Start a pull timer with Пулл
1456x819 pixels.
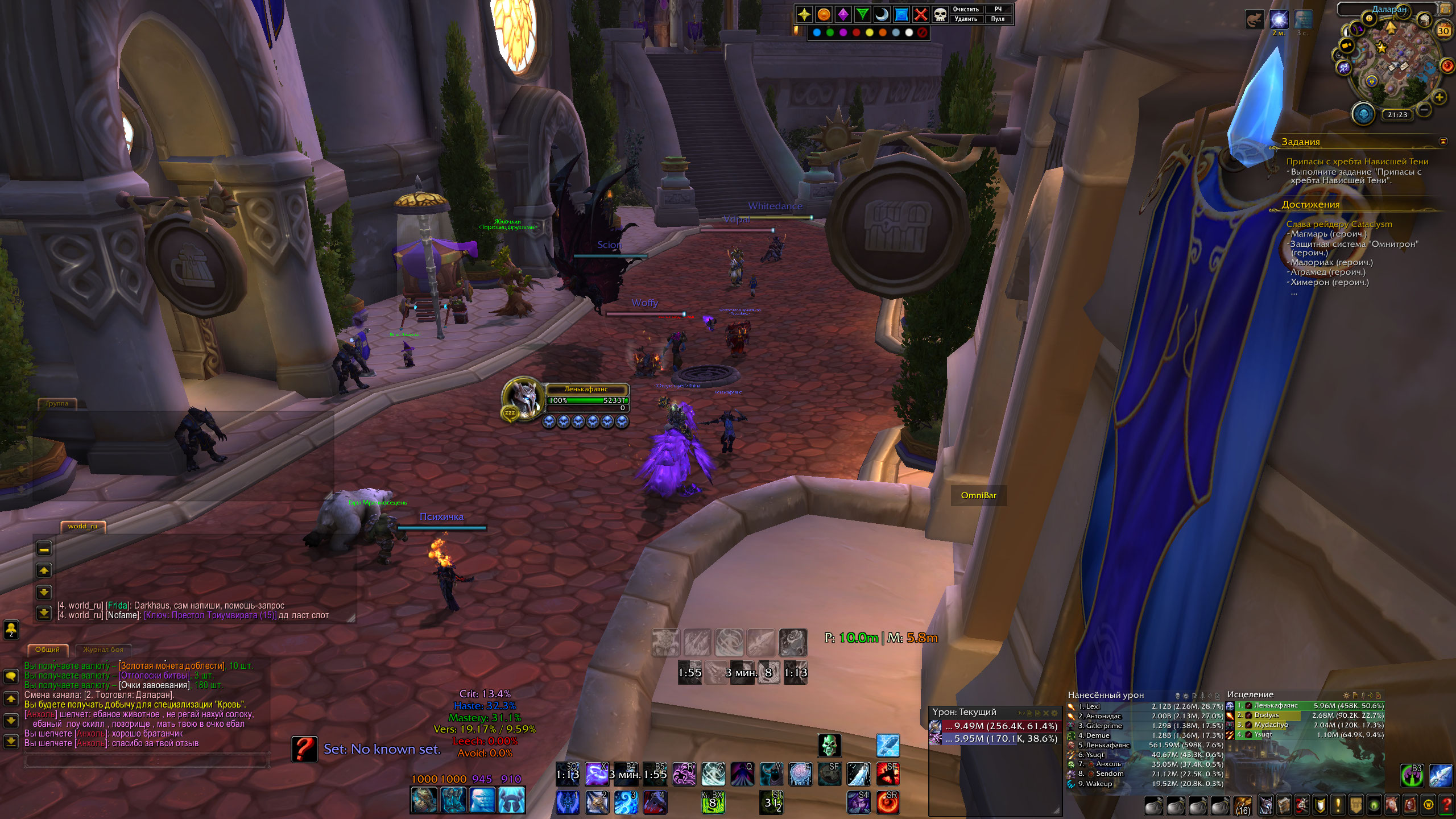click(x=998, y=19)
